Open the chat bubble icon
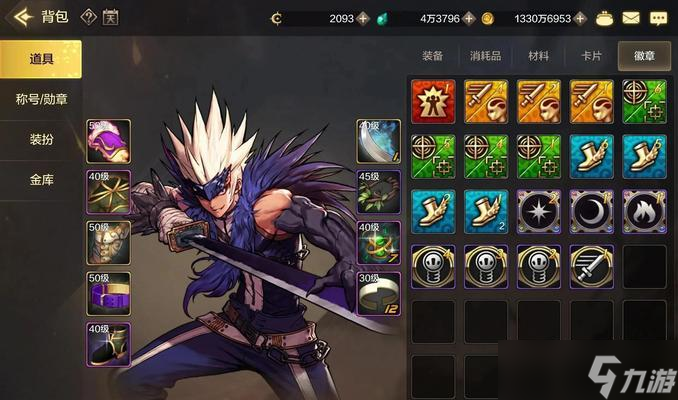 click(658, 18)
